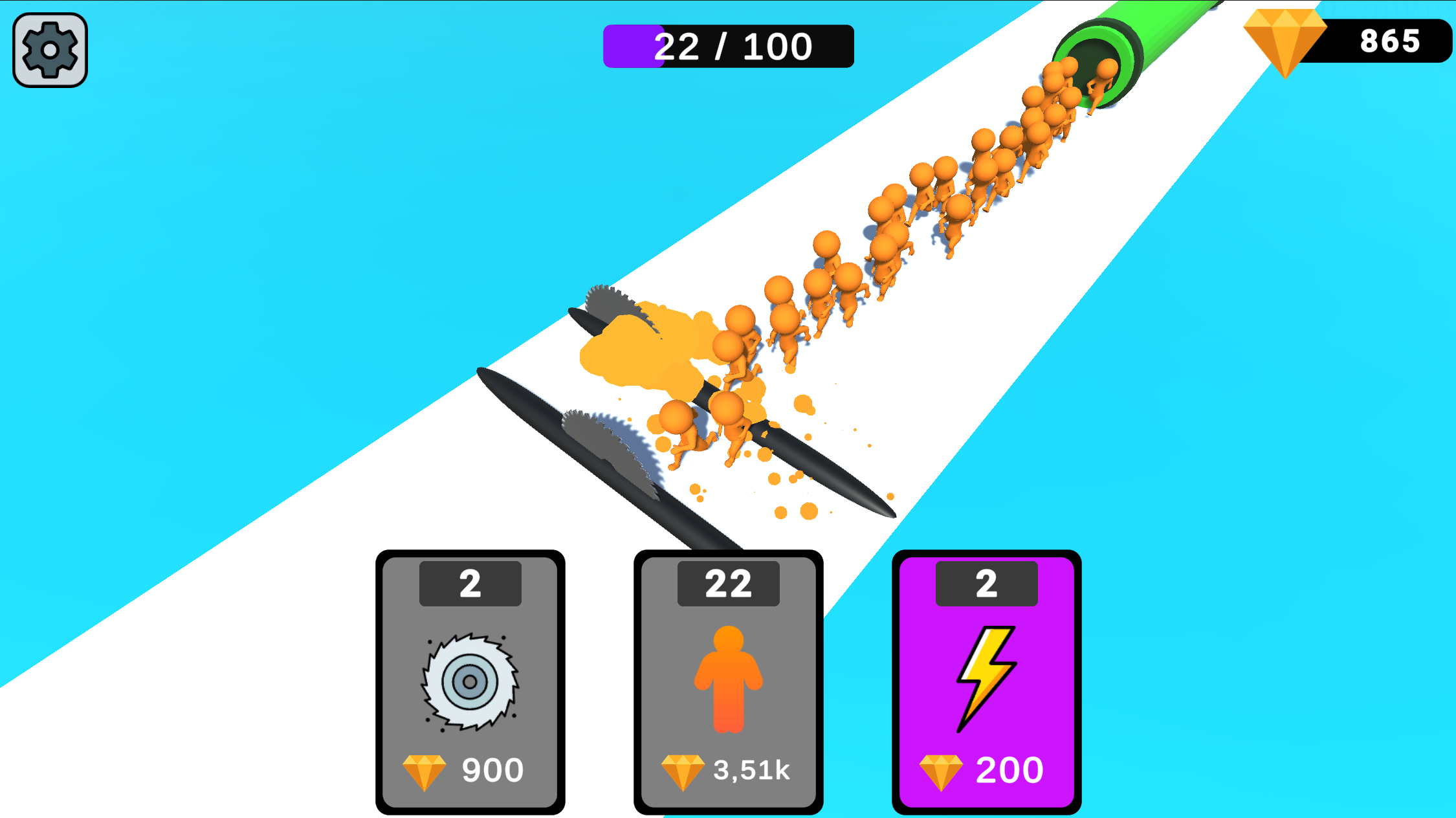The image size is (1456, 818).
Task: Tap the 22/100 level progress bar
Action: click(x=726, y=45)
